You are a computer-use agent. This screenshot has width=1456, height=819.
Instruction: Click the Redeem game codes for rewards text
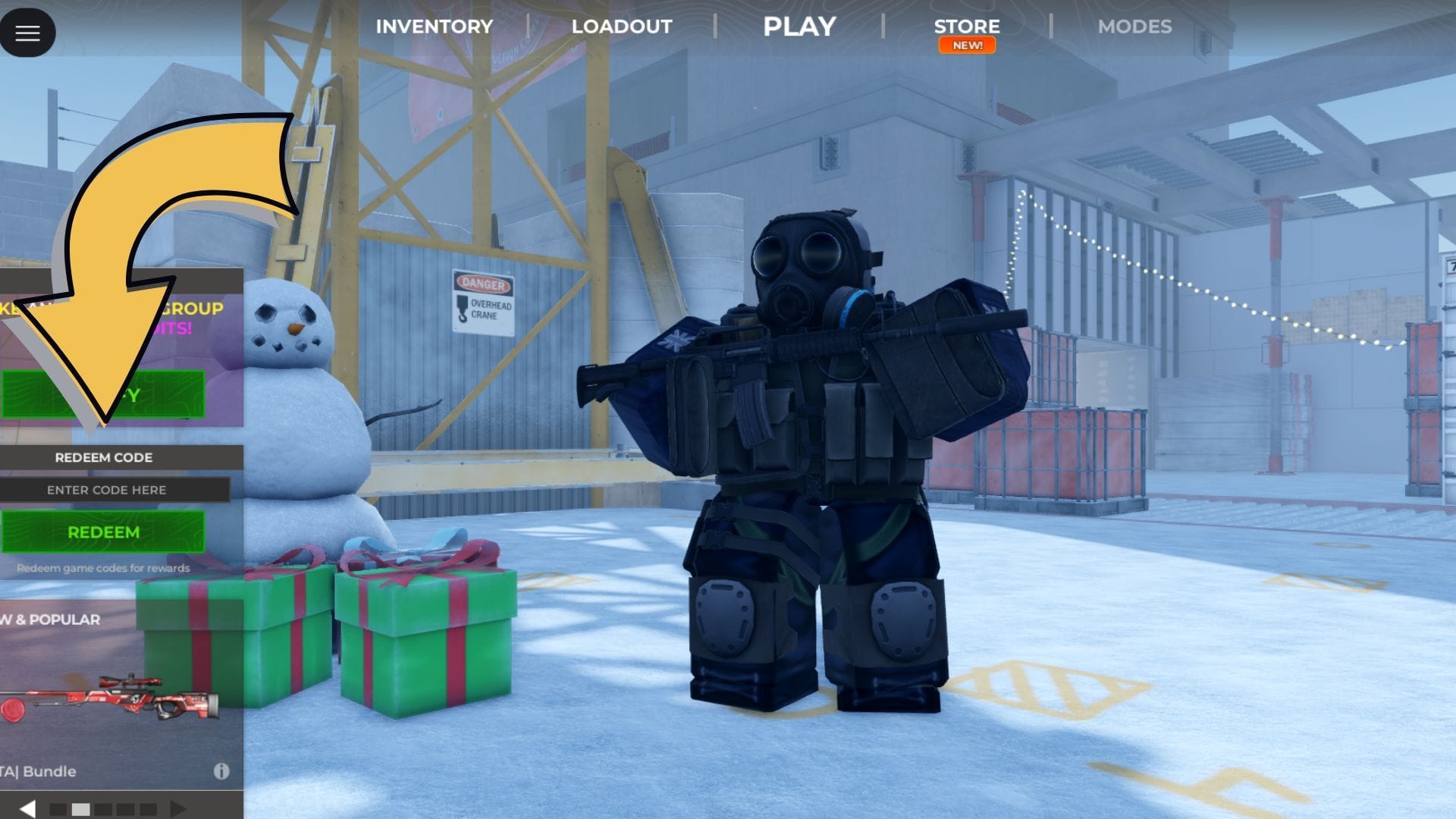[x=104, y=567]
